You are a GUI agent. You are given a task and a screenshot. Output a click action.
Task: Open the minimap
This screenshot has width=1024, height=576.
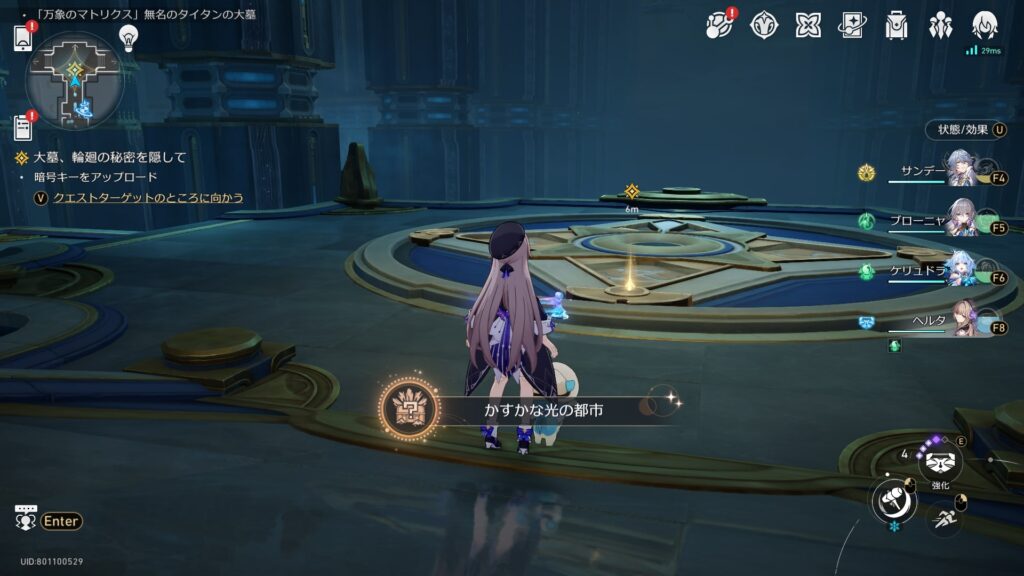(75, 80)
